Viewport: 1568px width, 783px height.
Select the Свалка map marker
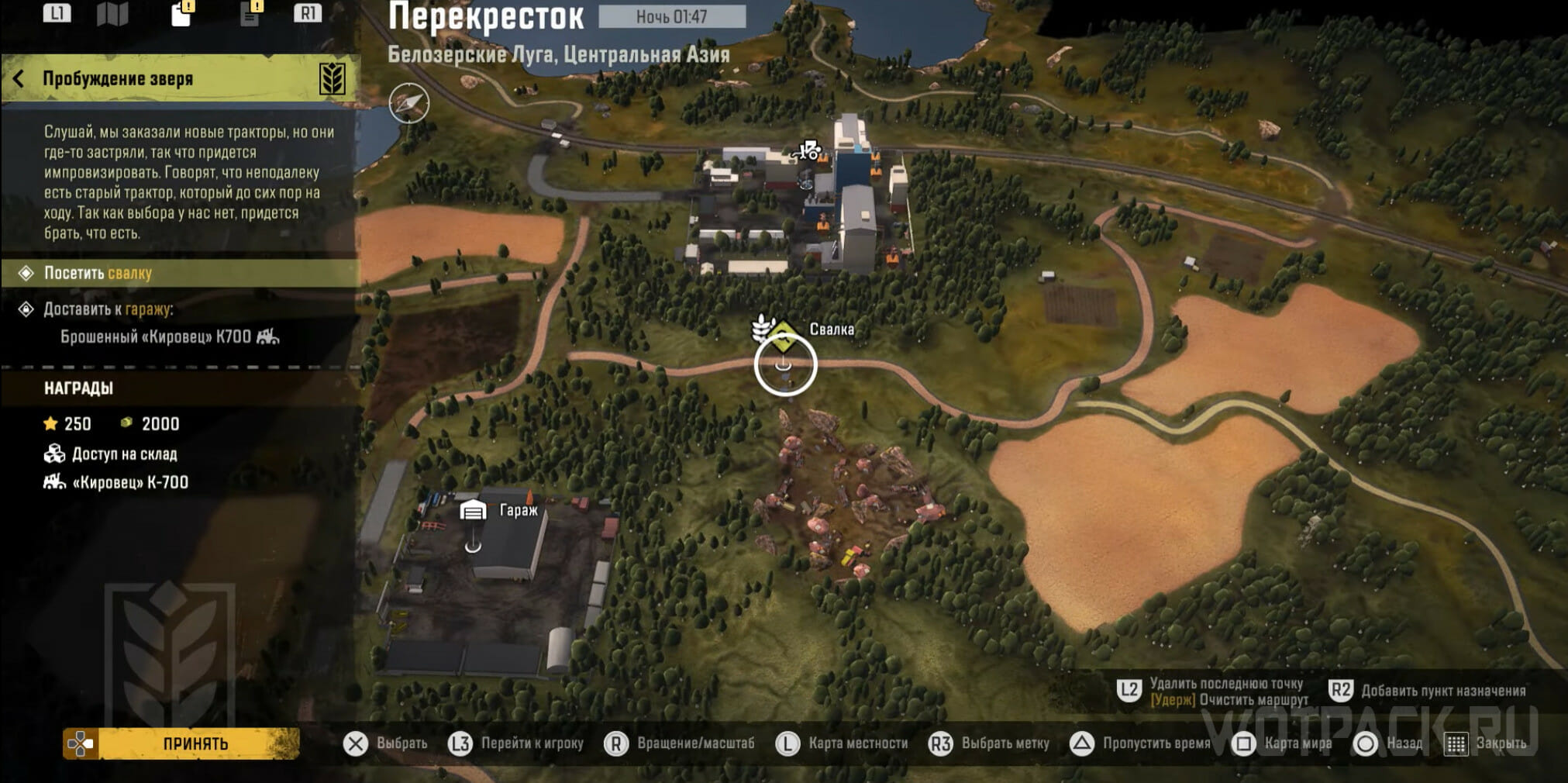783,333
